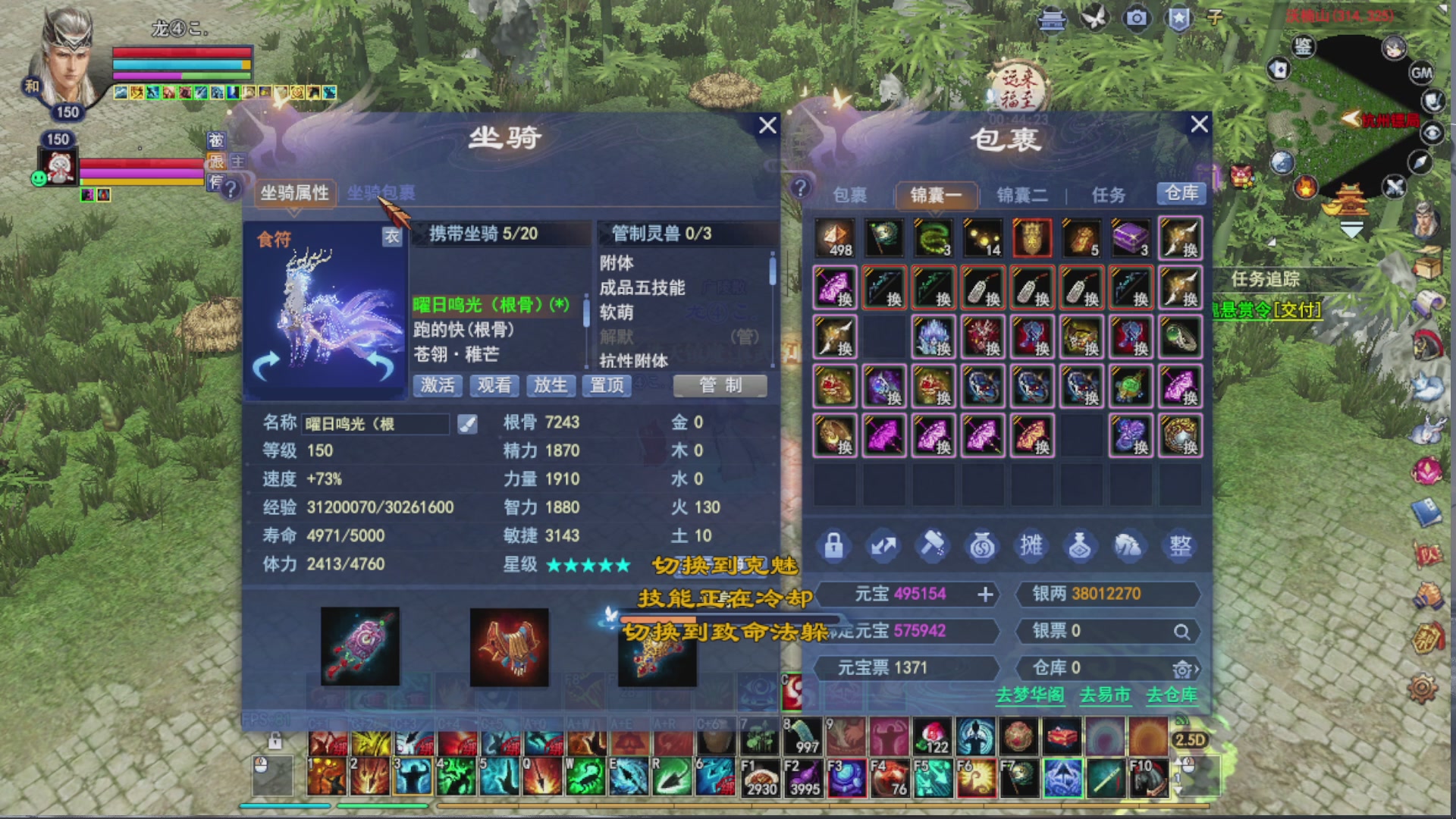Screen dimensions: 1456x819
Task: Open the stall mode via the 摊 icon
Action: [1031, 545]
